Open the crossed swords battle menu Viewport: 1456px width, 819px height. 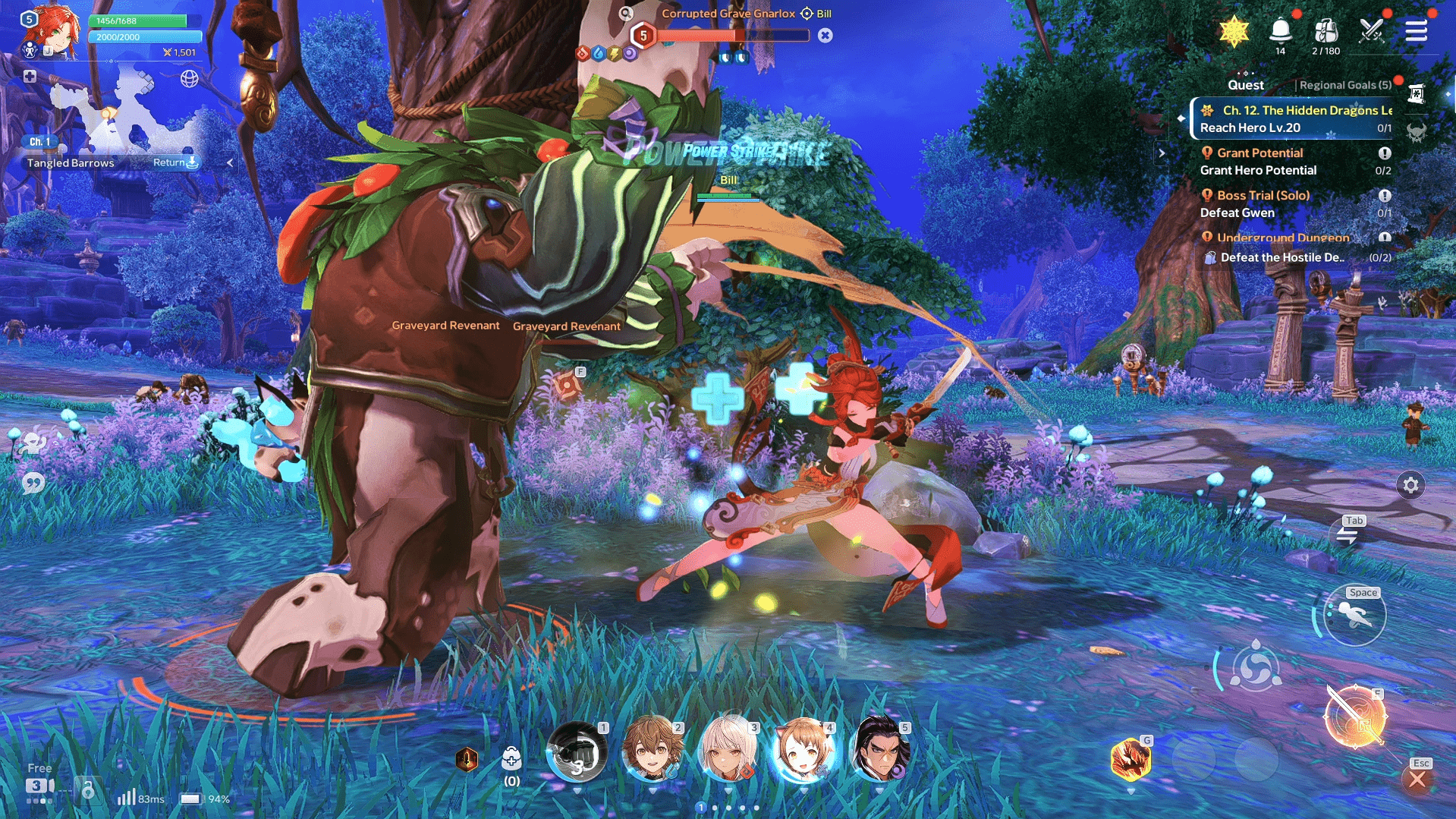pos(1372,31)
